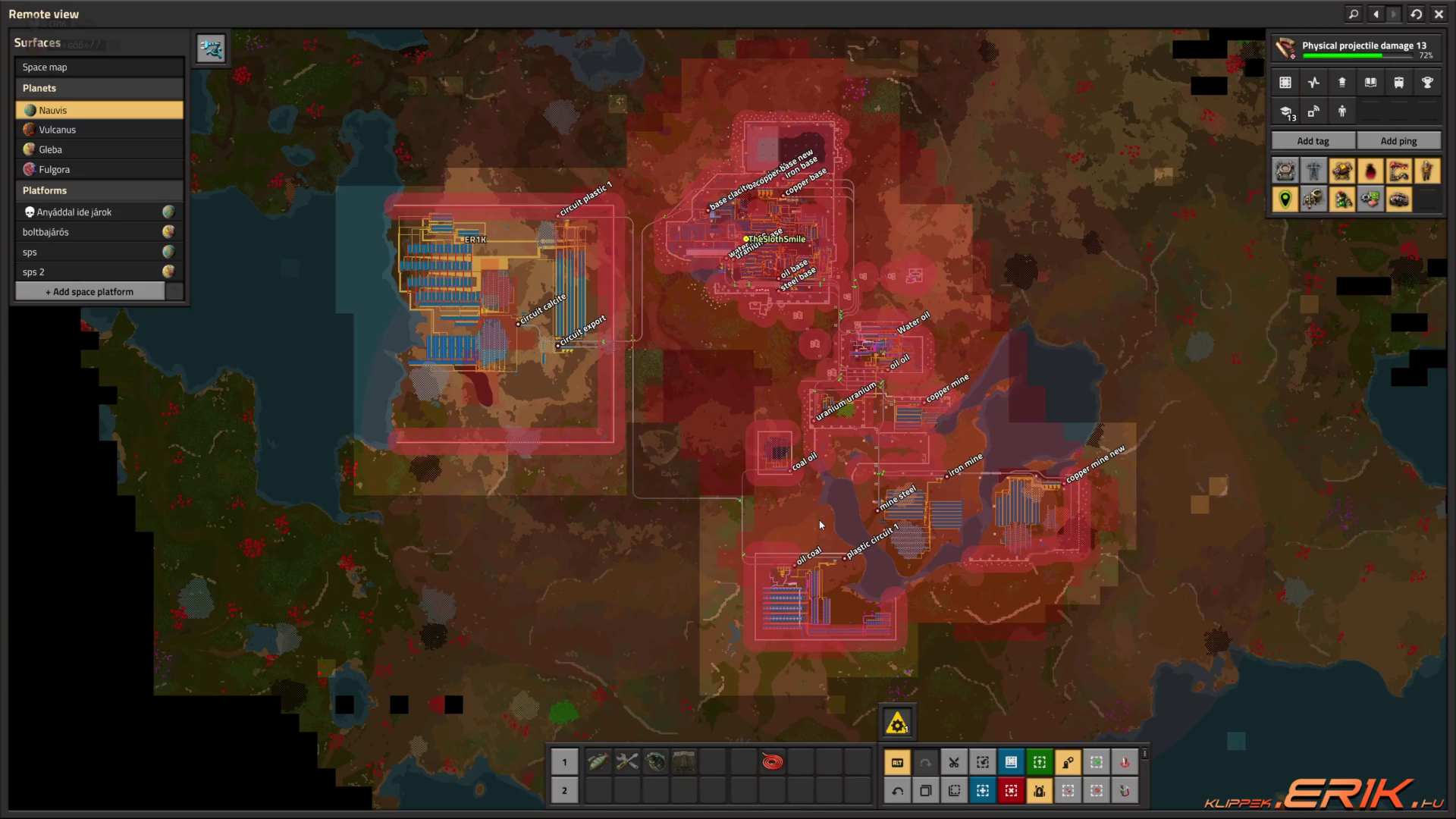Open the achievements trophy icon
The height and width of the screenshot is (819, 1456).
[x=1427, y=83]
